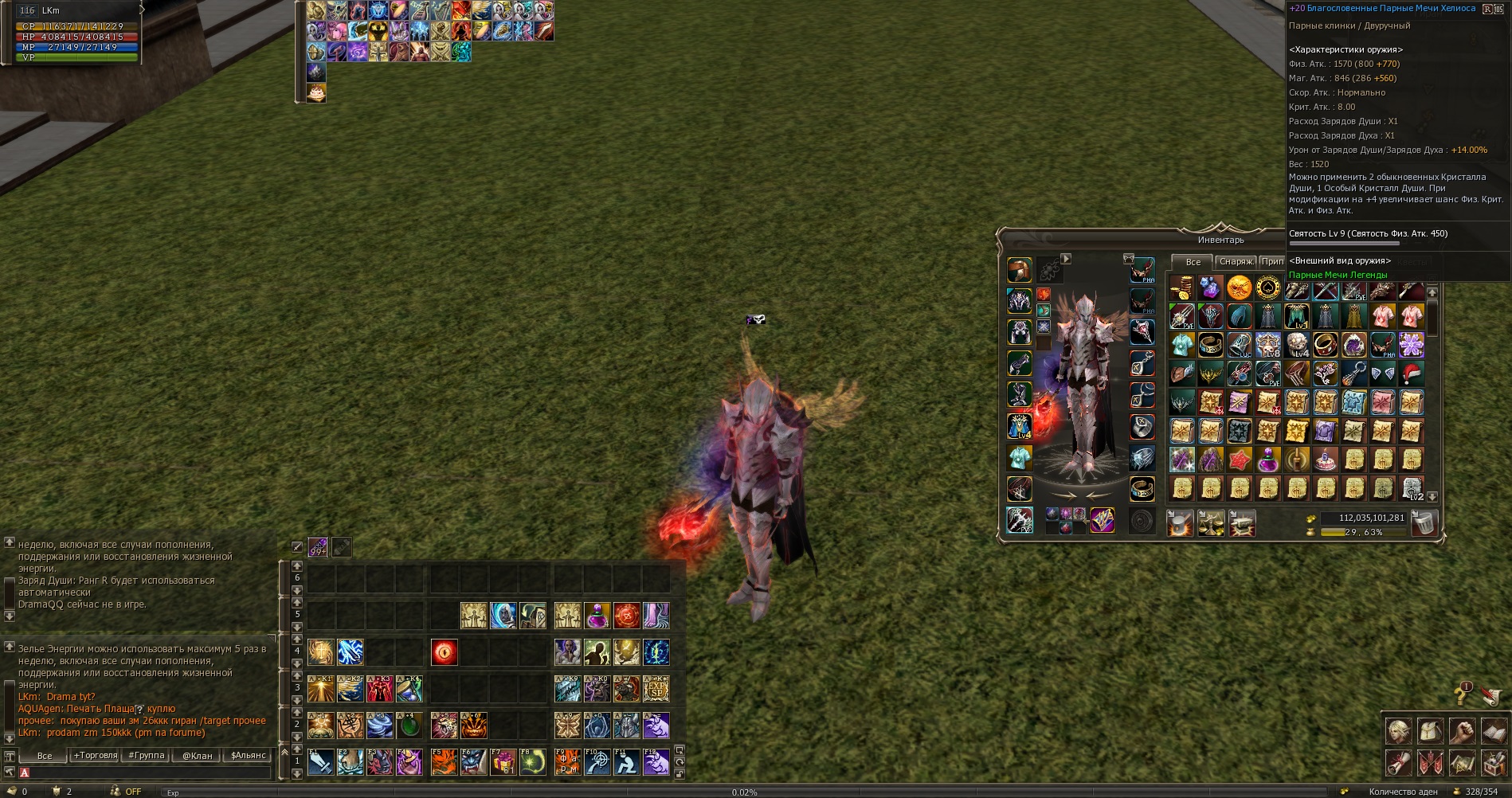Open the map from the menu panel
This screenshot has width=1512, height=798.
click(1462, 764)
